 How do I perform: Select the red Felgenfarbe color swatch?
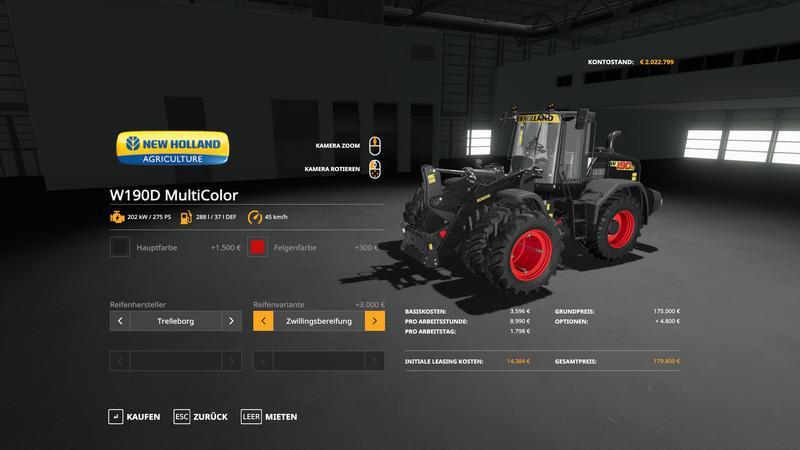[257, 247]
